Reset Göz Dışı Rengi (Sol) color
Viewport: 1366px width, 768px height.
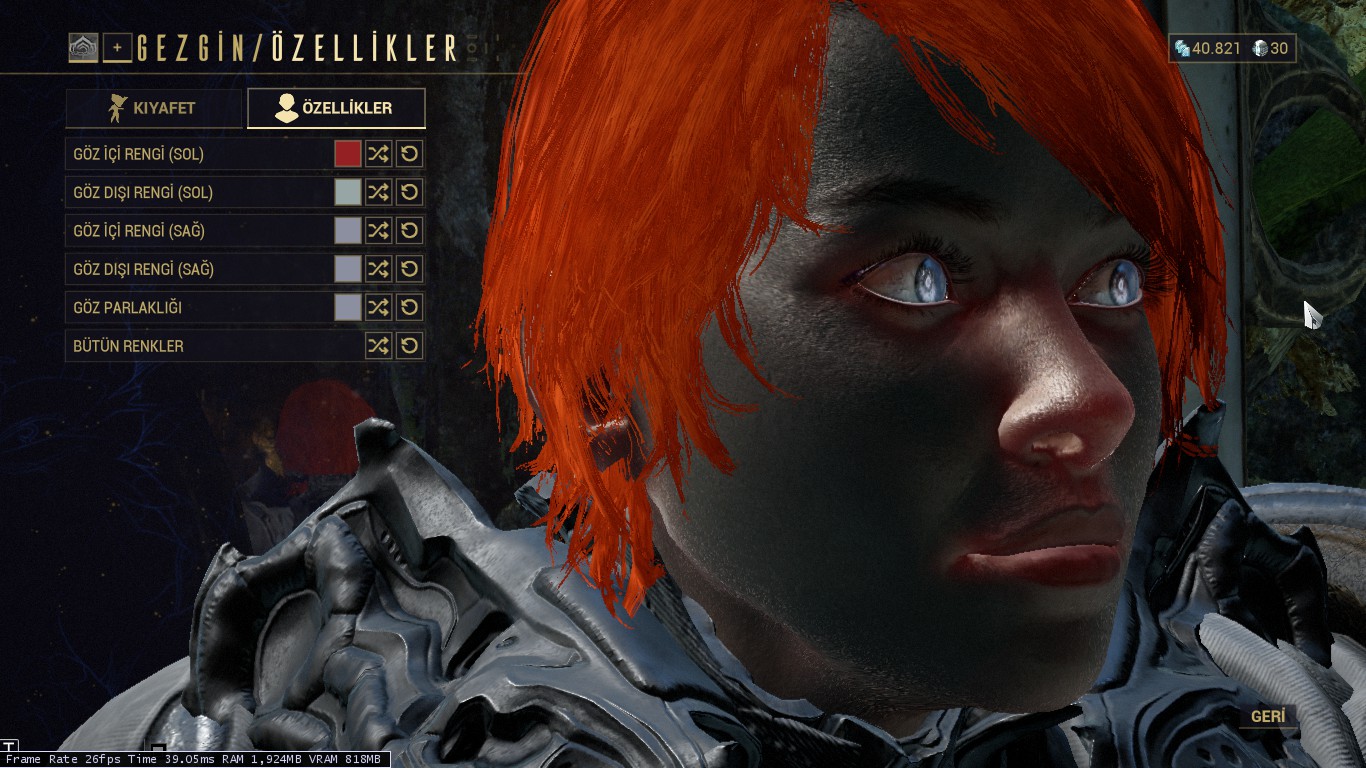(x=409, y=192)
